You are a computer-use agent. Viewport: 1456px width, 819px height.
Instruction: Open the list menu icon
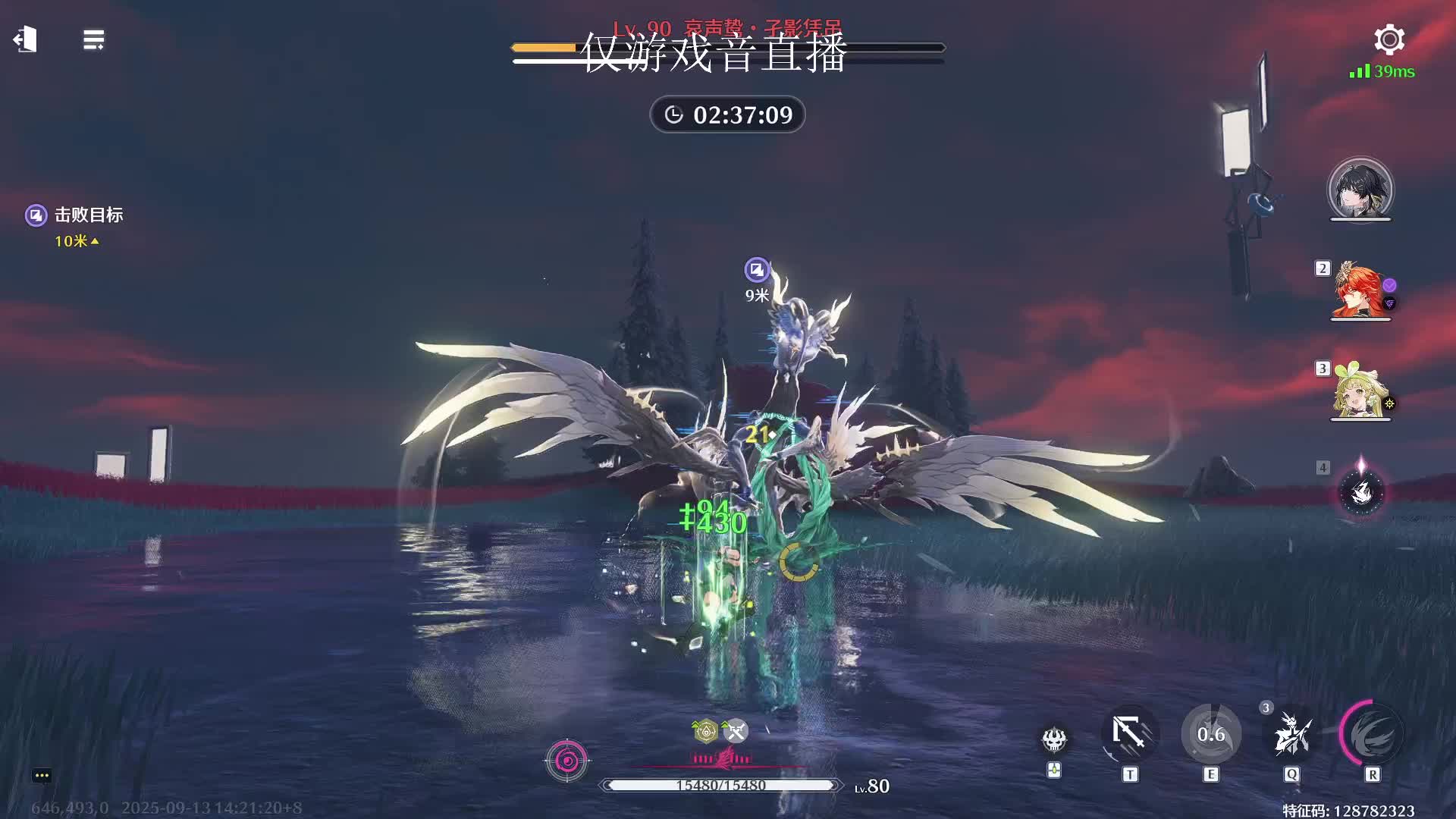[93, 40]
